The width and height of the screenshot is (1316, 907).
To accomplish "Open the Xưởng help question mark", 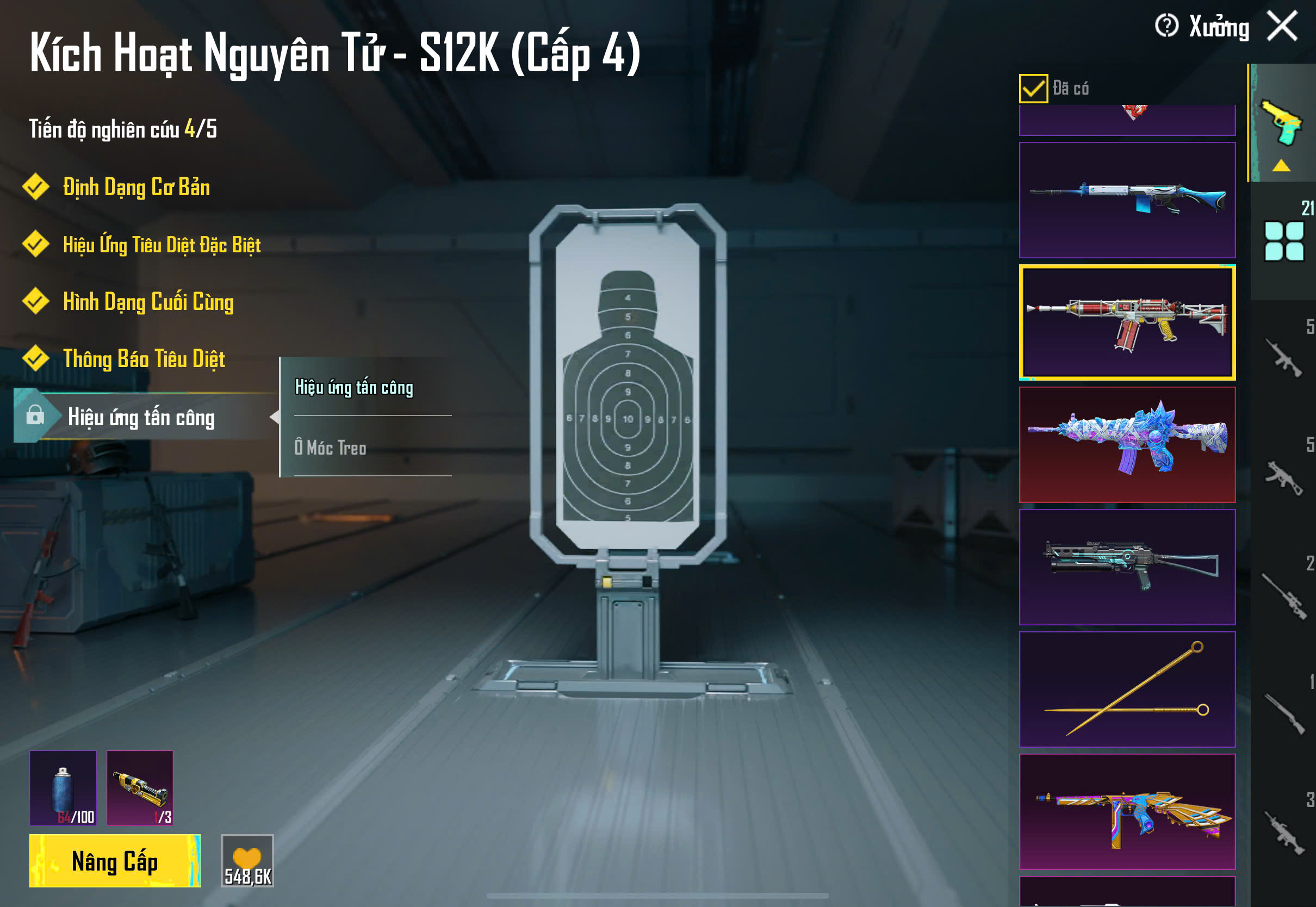I will (x=1166, y=26).
